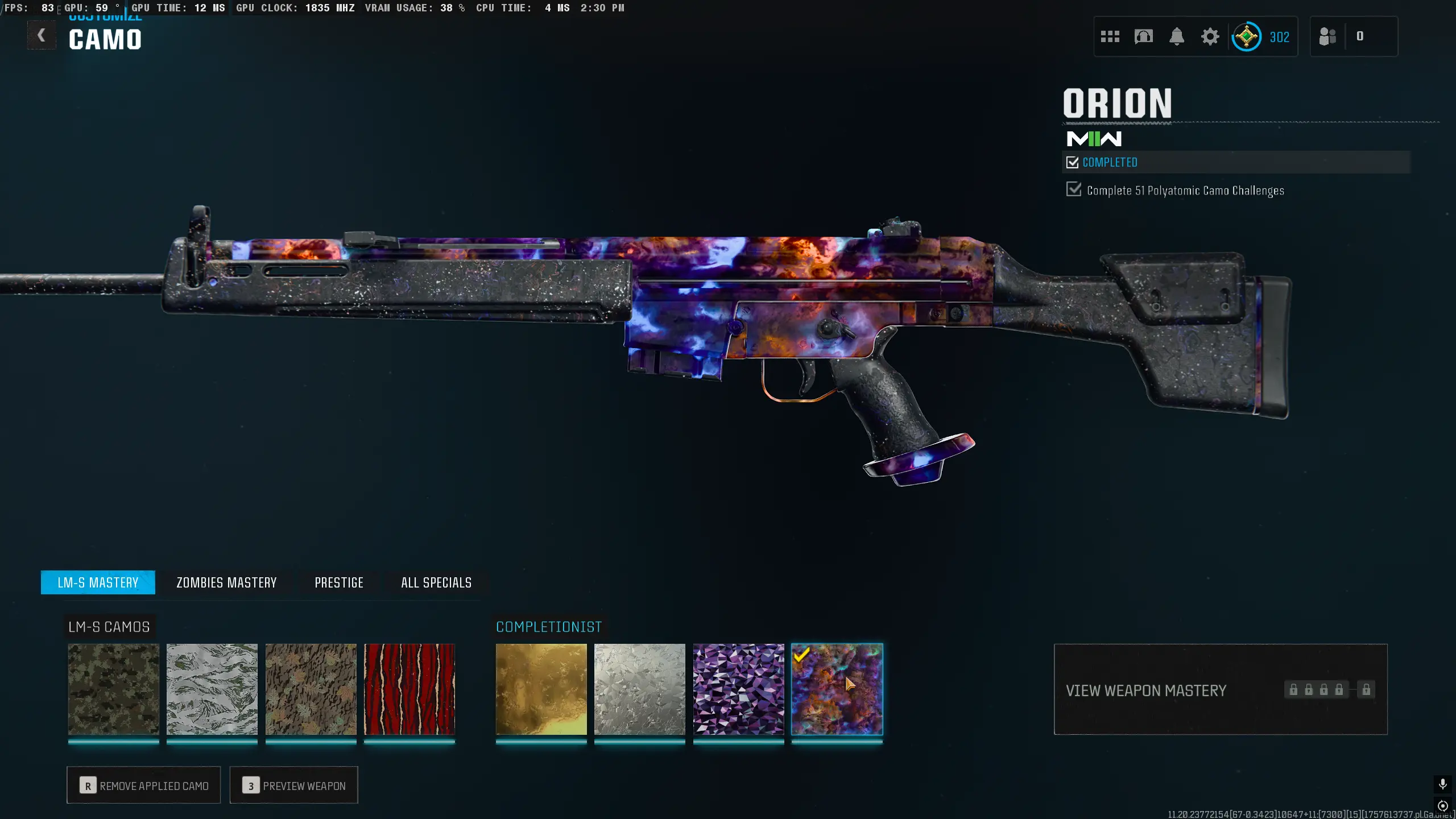Apply the purple polyatomic camo
Image resolution: width=1456 pixels, height=819 pixels.
tap(739, 689)
